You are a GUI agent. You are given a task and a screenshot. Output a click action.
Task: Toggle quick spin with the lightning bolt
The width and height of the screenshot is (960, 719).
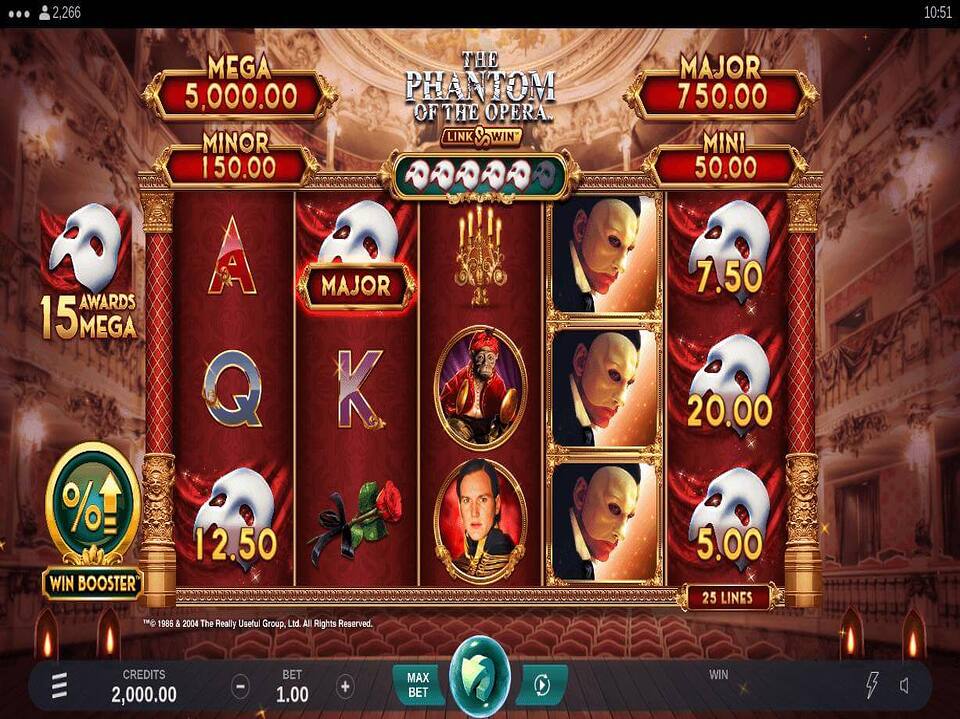pyautogui.click(x=871, y=685)
